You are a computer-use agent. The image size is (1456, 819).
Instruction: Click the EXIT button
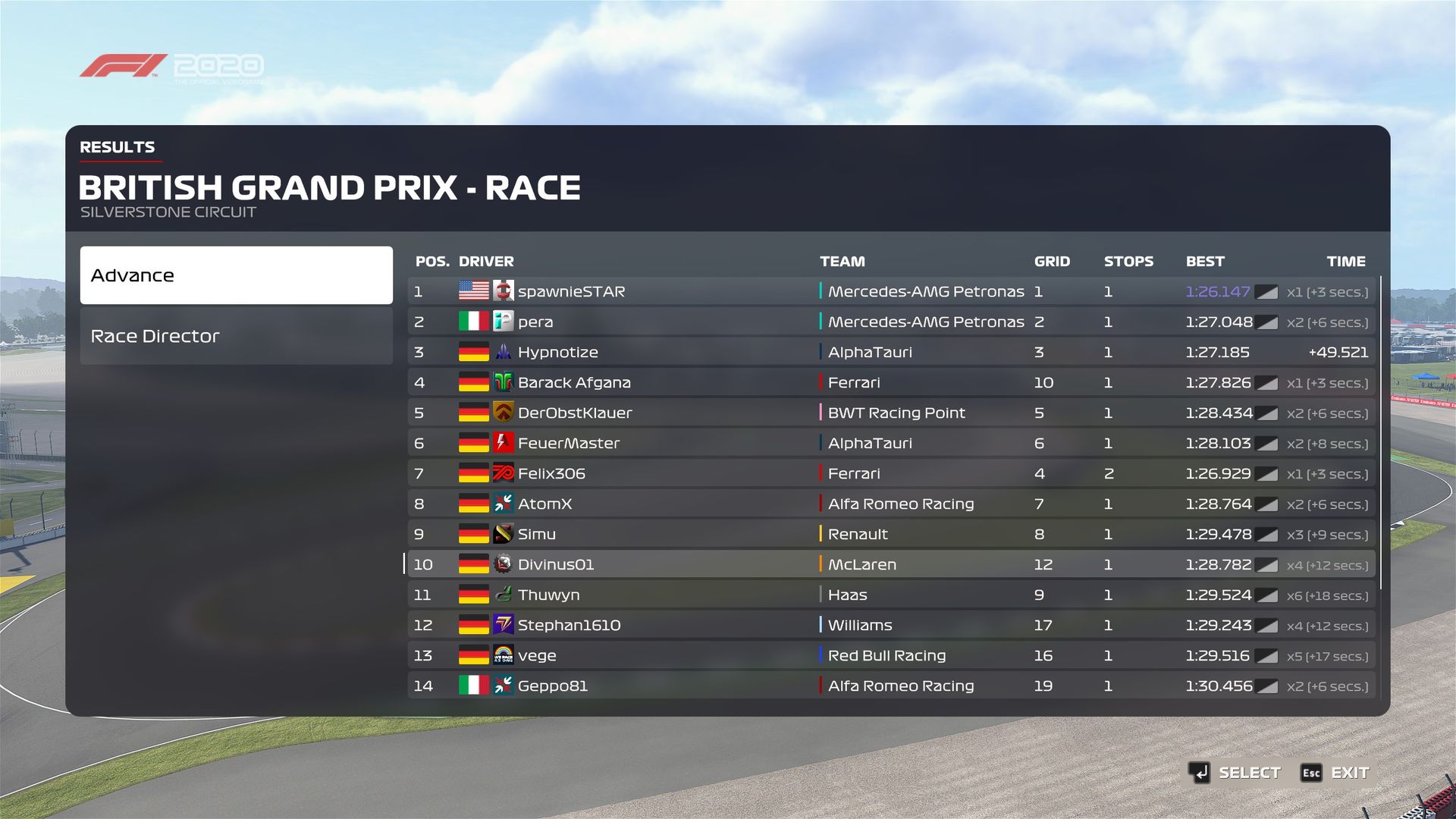click(1336, 773)
